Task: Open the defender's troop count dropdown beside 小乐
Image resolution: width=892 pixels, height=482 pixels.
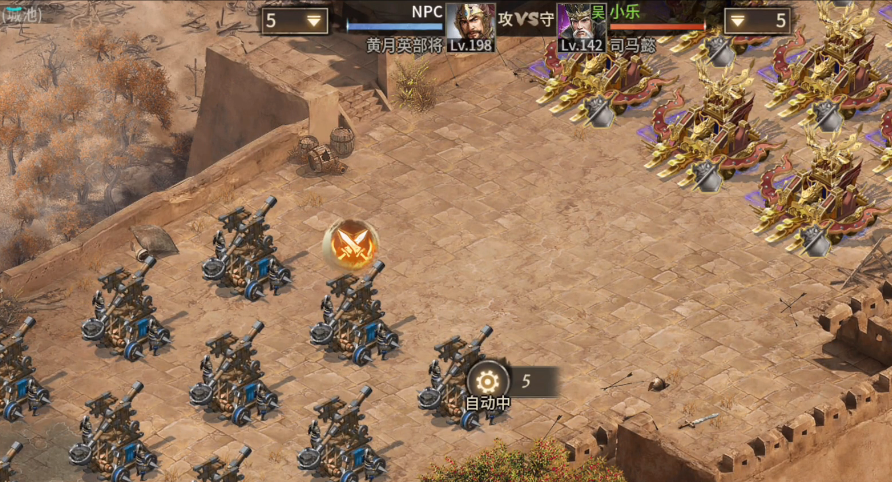Action: [x=757, y=21]
